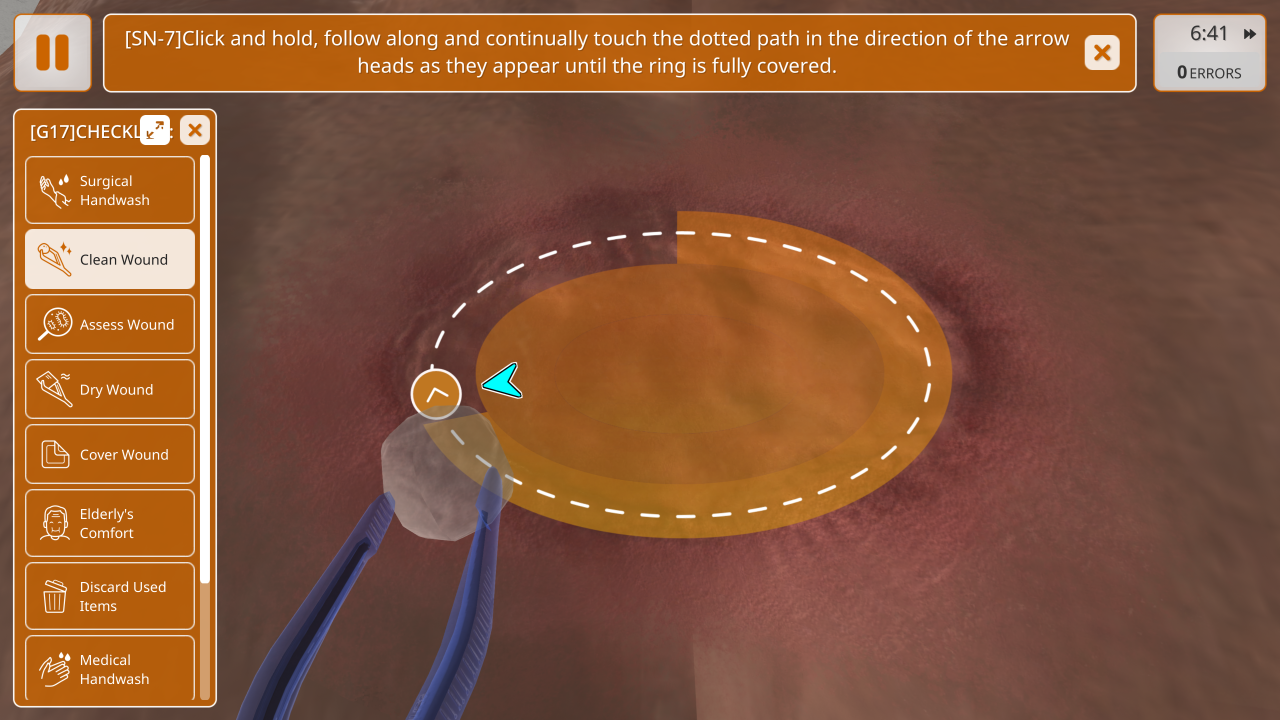Select the Clean Wound checklist step
Screen dimensions: 1280x720
110,260
